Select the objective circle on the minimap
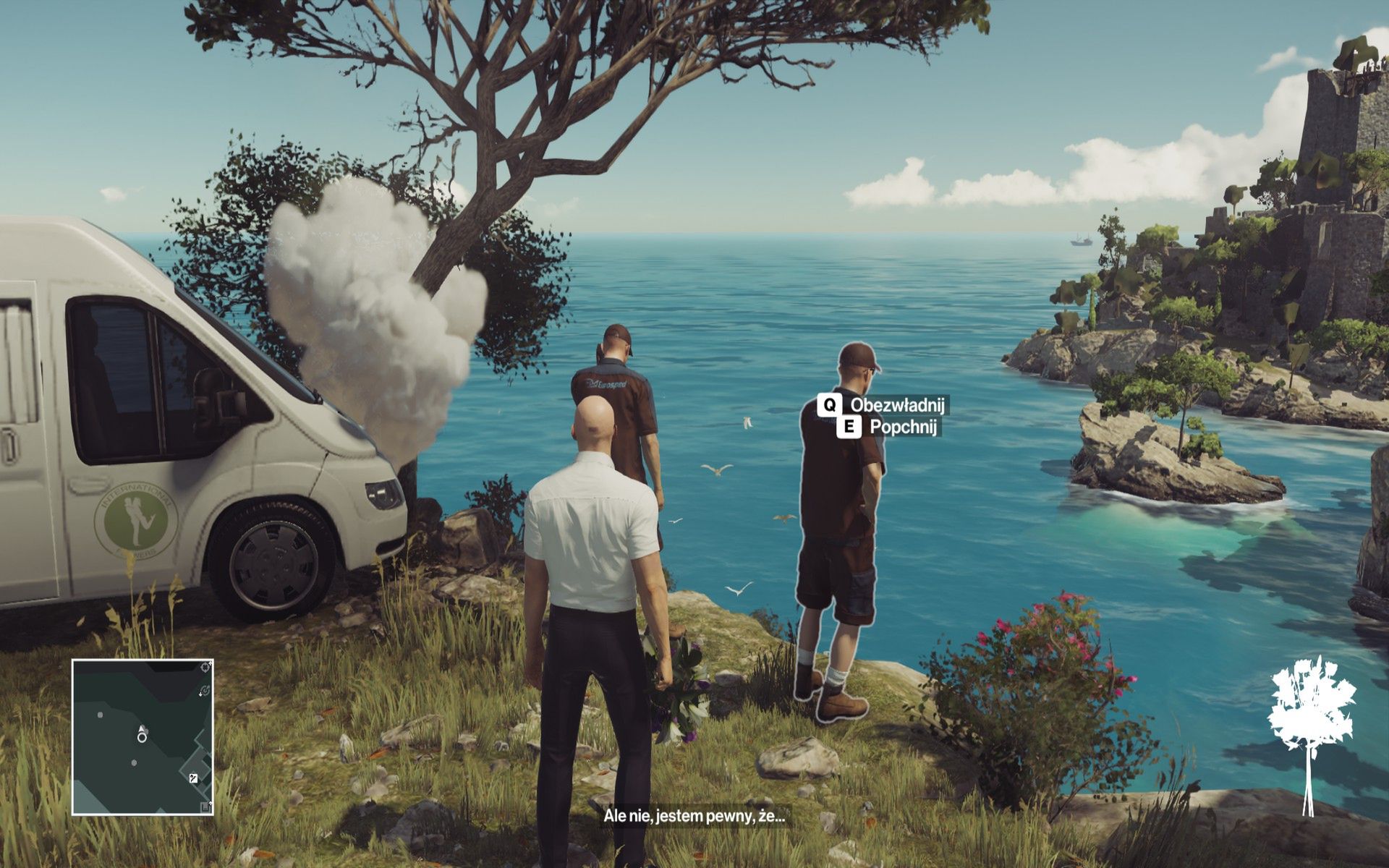Image resolution: width=1389 pixels, height=868 pixels. 142,737
